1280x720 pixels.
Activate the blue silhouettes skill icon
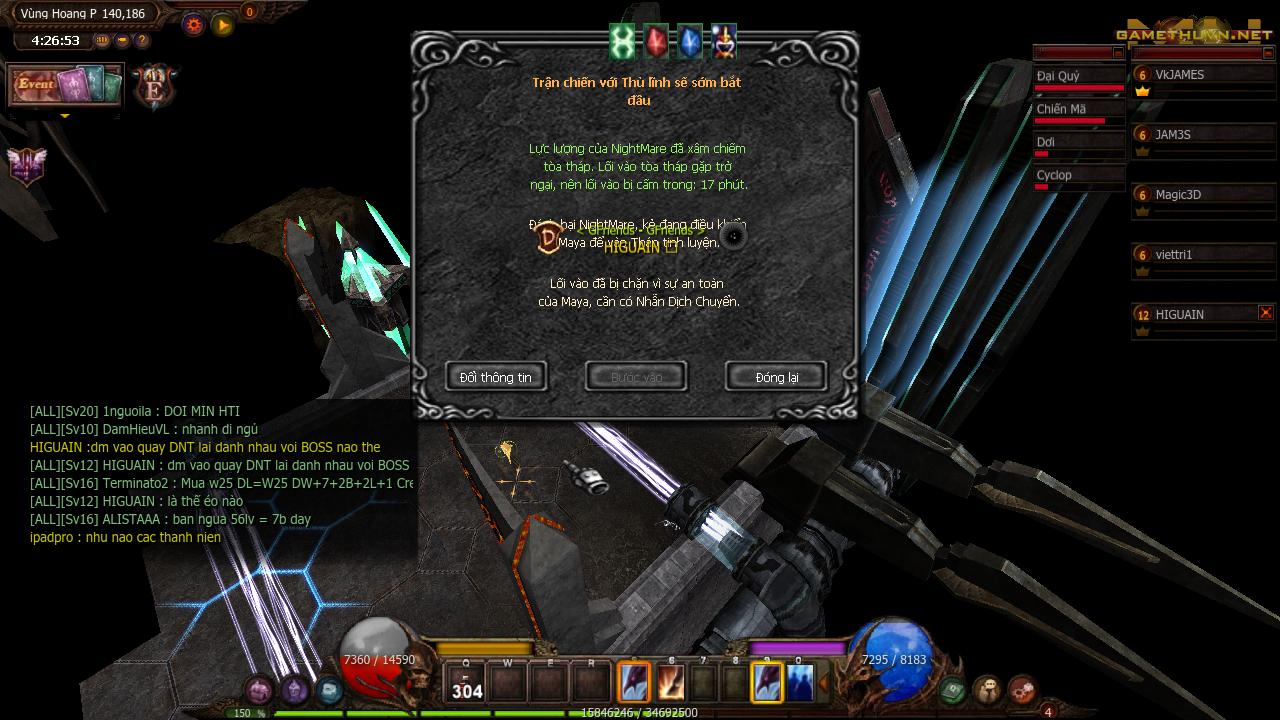[x=800, y=683]
